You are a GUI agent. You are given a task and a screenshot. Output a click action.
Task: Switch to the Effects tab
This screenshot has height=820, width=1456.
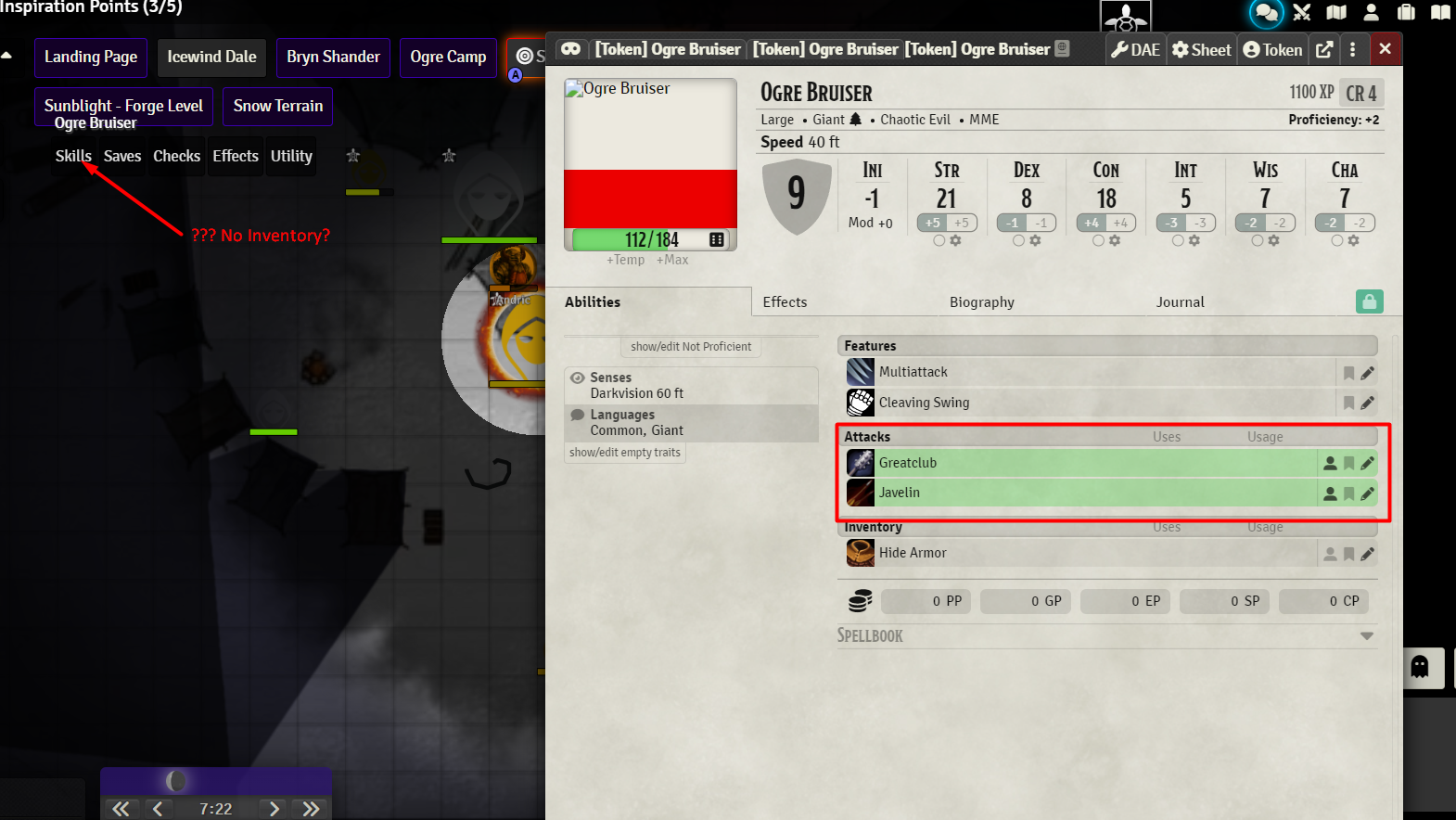pos(785,301)
